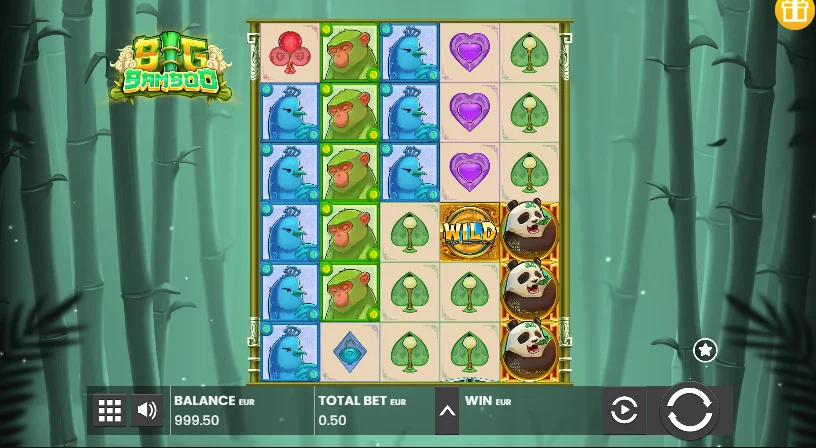Open the gift box rewards icon
The height and width of the screenshot is (448, 816).
click(x=796, y=11)
